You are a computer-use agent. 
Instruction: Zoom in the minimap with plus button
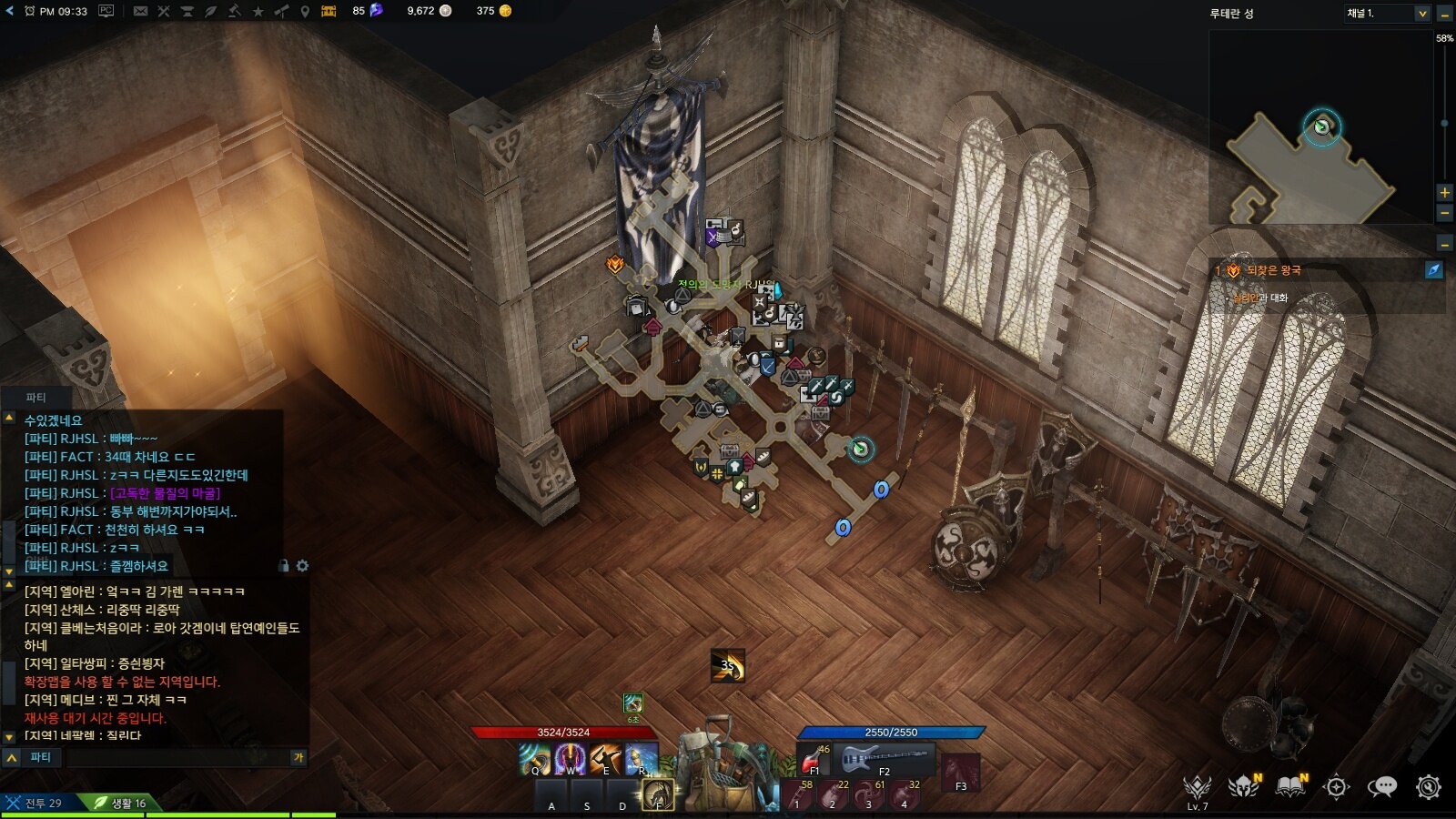coord(1444,193)
